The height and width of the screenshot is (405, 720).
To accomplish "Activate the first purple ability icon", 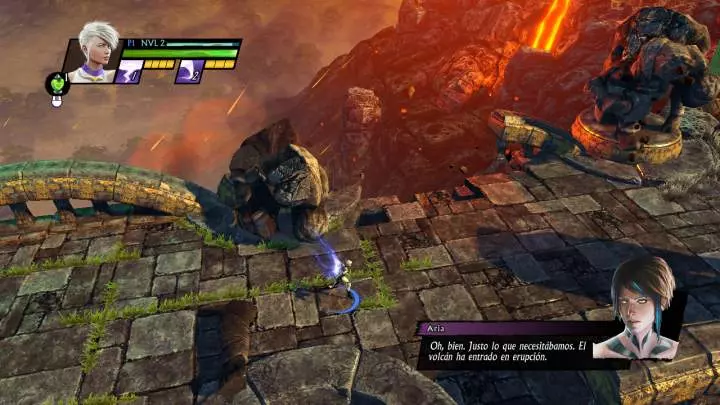I will [130, 72].
